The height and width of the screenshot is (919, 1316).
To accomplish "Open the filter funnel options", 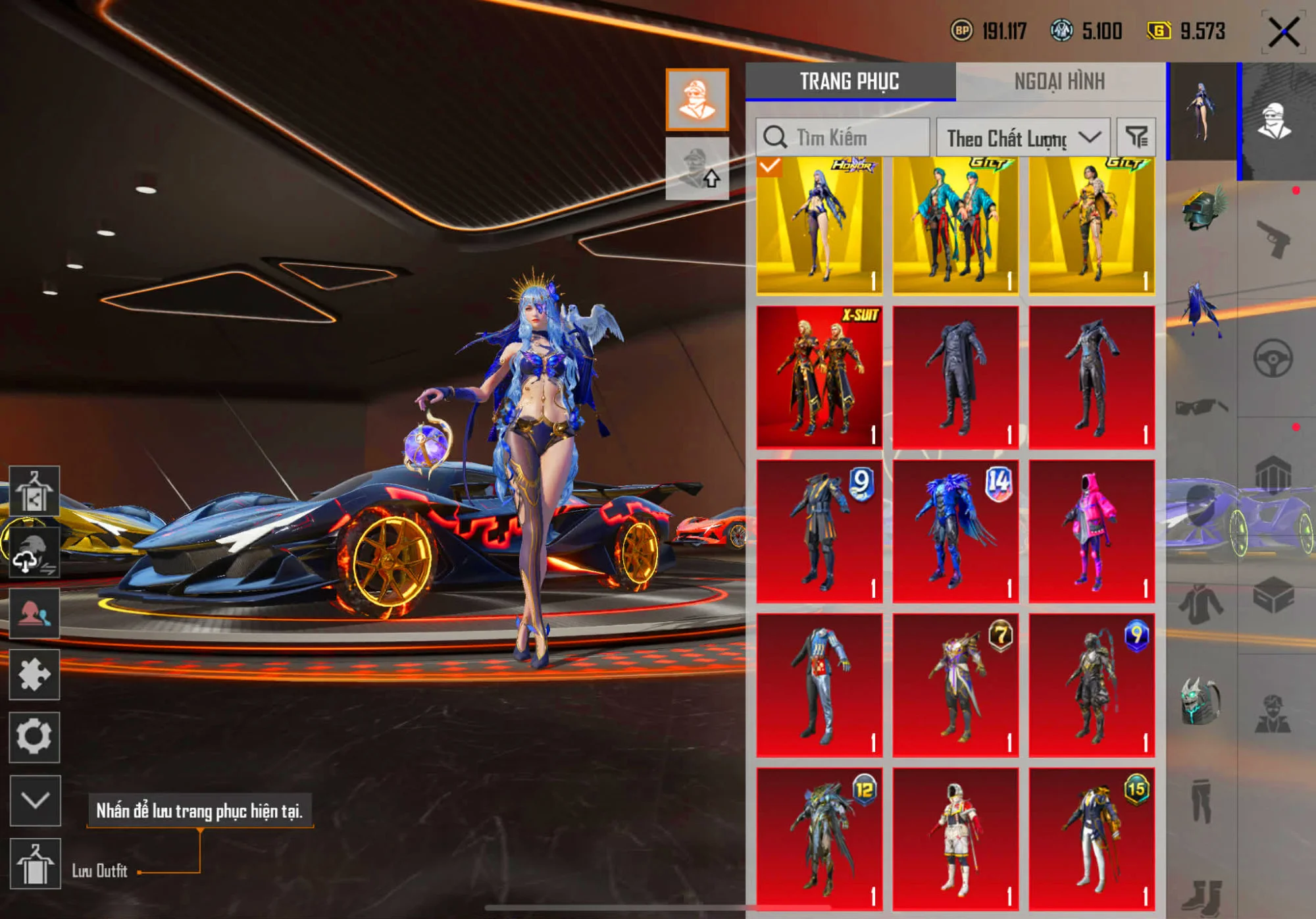I will click(x=1136, y=138).
